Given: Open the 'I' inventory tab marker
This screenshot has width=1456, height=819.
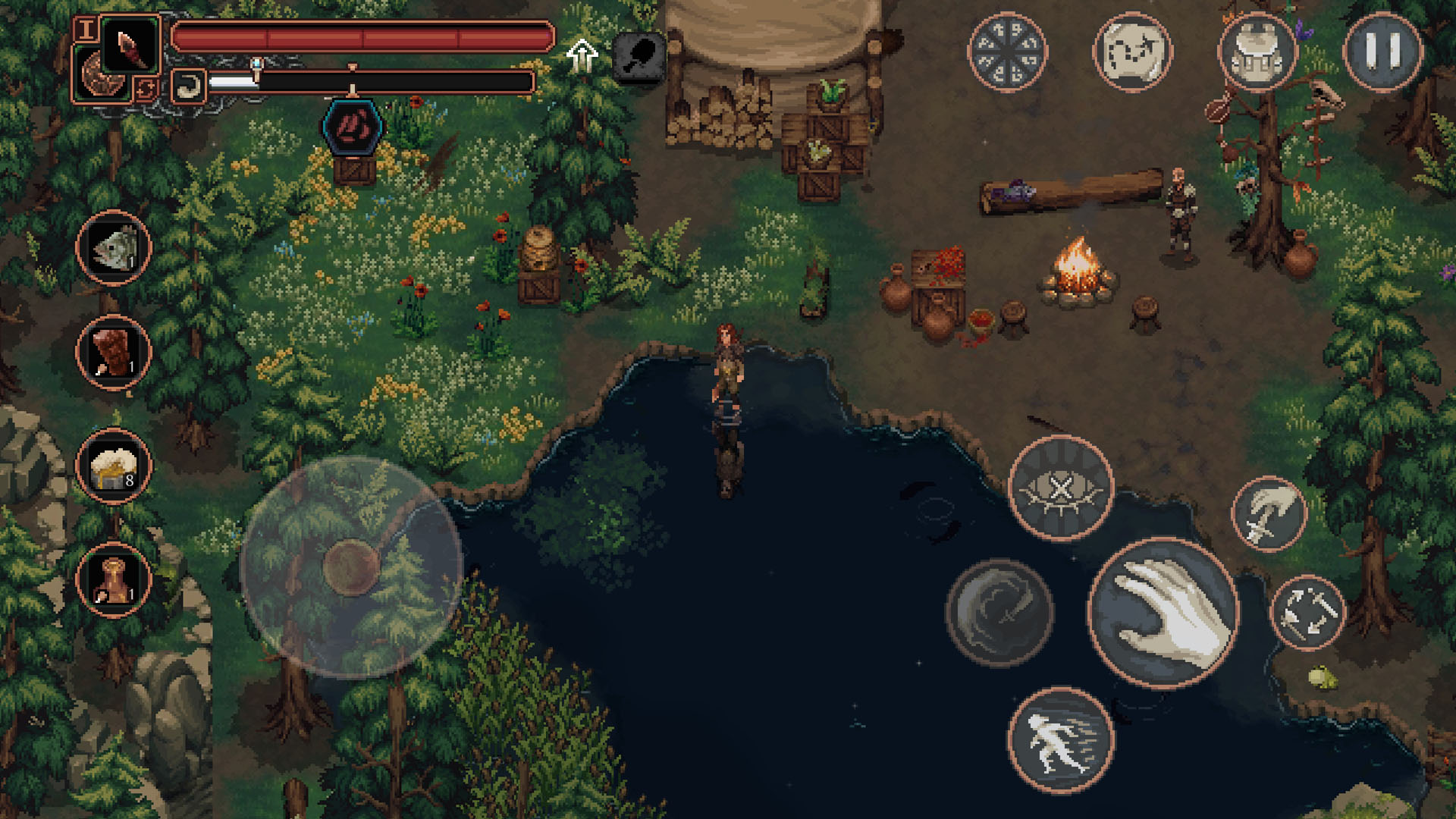Looking at the screenshot, I should [86, 28].
